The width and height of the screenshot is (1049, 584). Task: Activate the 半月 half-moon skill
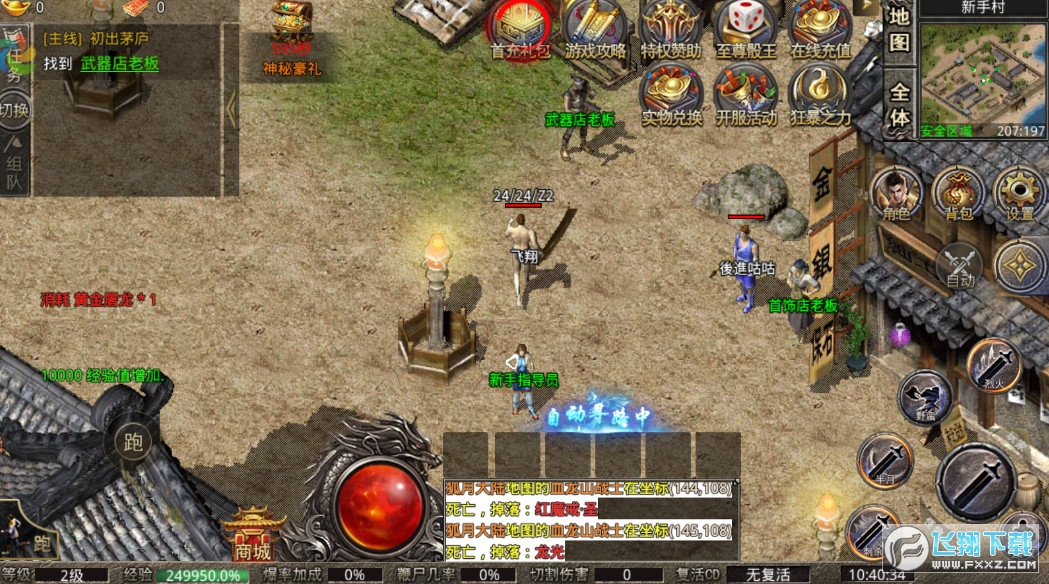click(885, 460)
